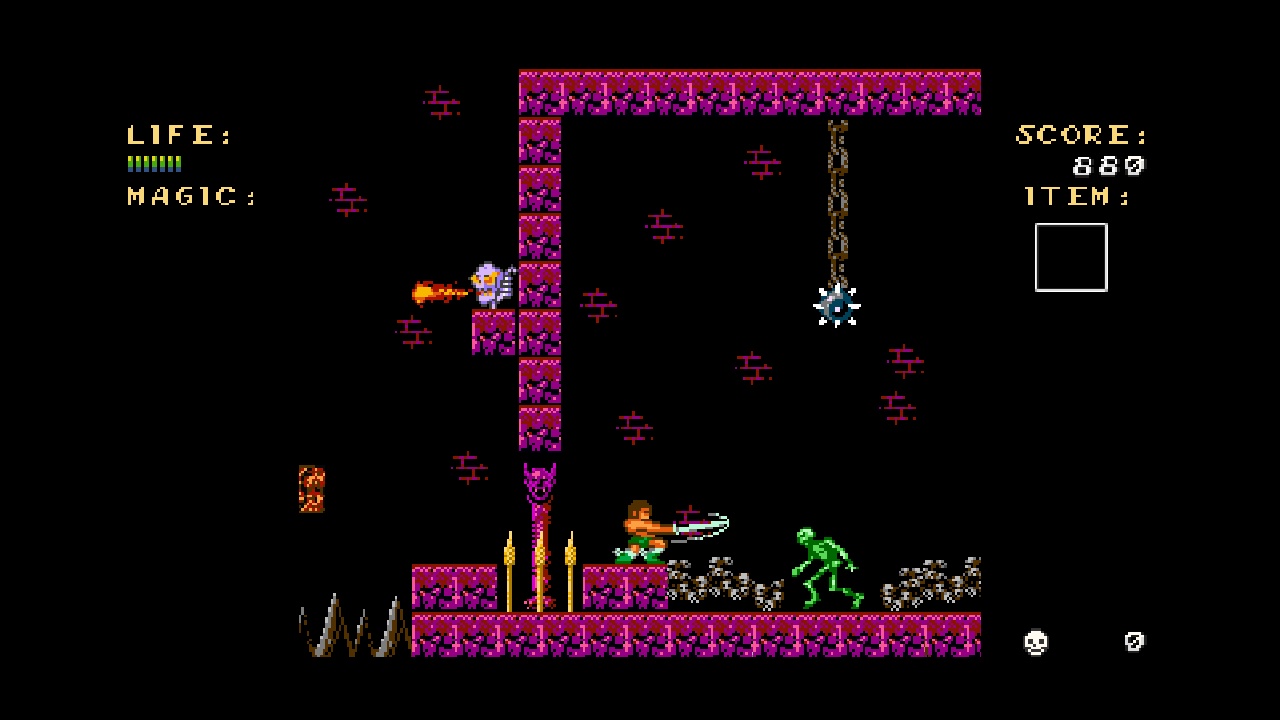Click the skull icon near the score counter

point(1036,642)
